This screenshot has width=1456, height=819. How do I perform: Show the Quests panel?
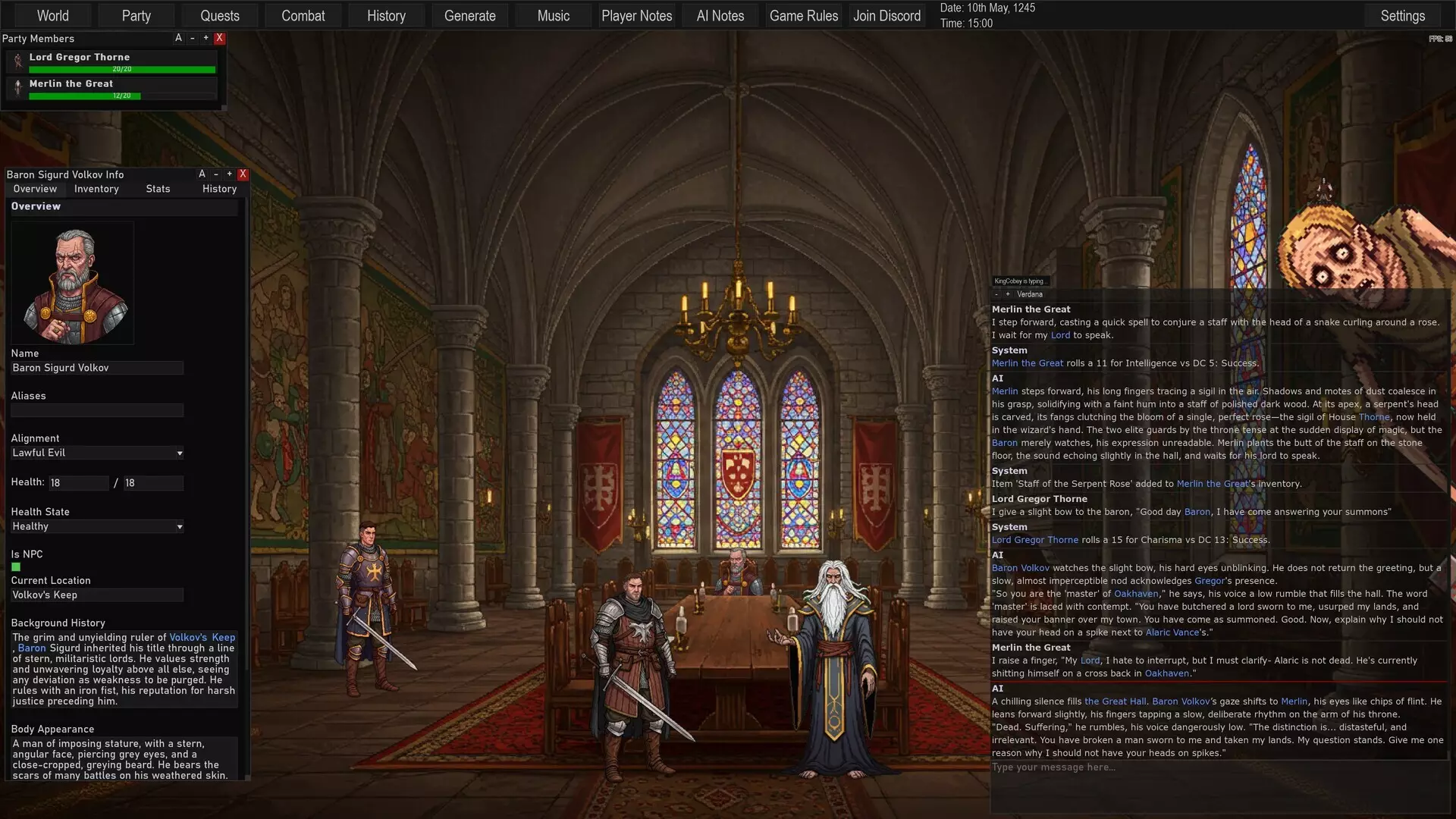pos(219,15)
